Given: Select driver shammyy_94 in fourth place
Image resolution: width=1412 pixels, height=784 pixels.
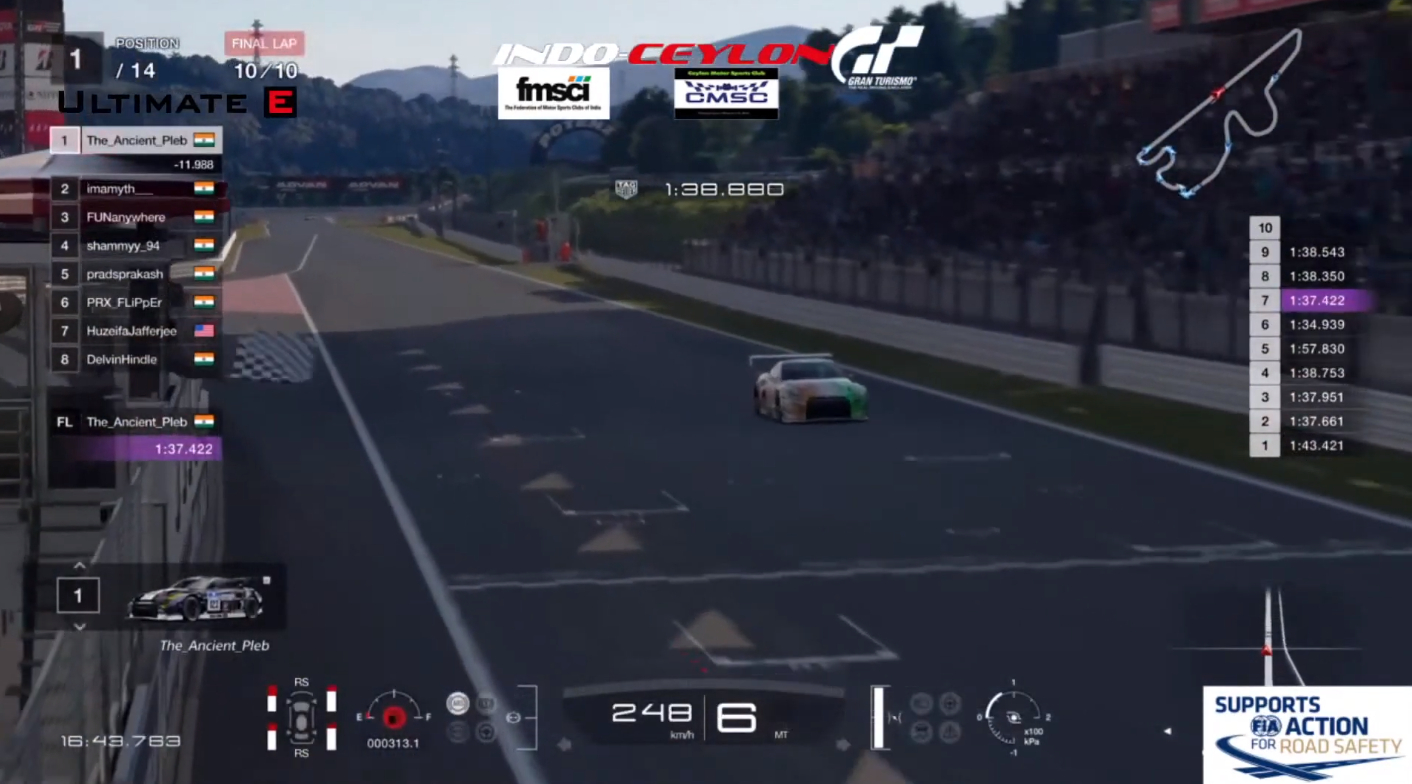Looking at the screenshot, I should click(x=136, y=245).
